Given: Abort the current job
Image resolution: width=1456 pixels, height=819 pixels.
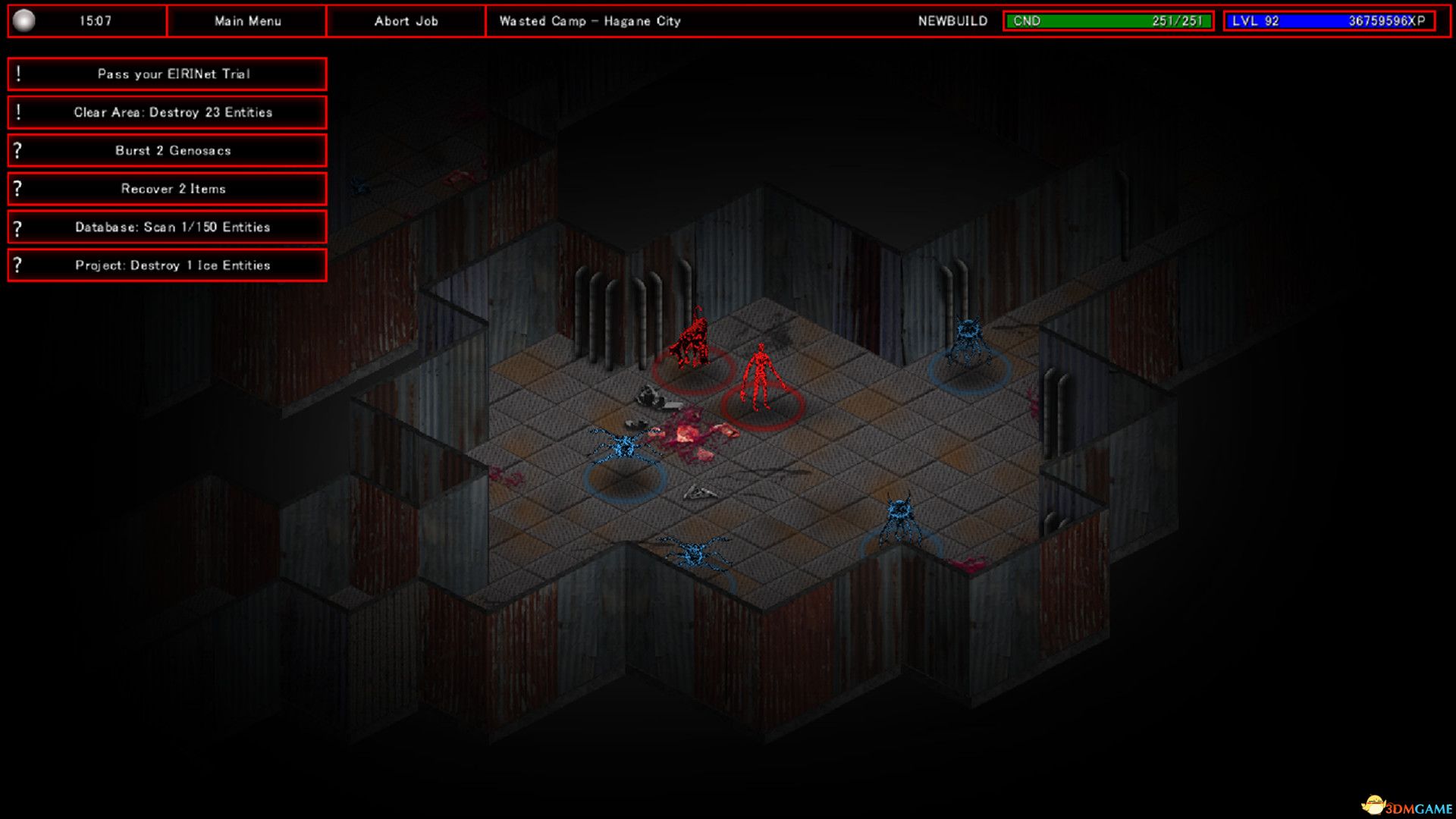Looking at the screenshot, I should 406,21.
